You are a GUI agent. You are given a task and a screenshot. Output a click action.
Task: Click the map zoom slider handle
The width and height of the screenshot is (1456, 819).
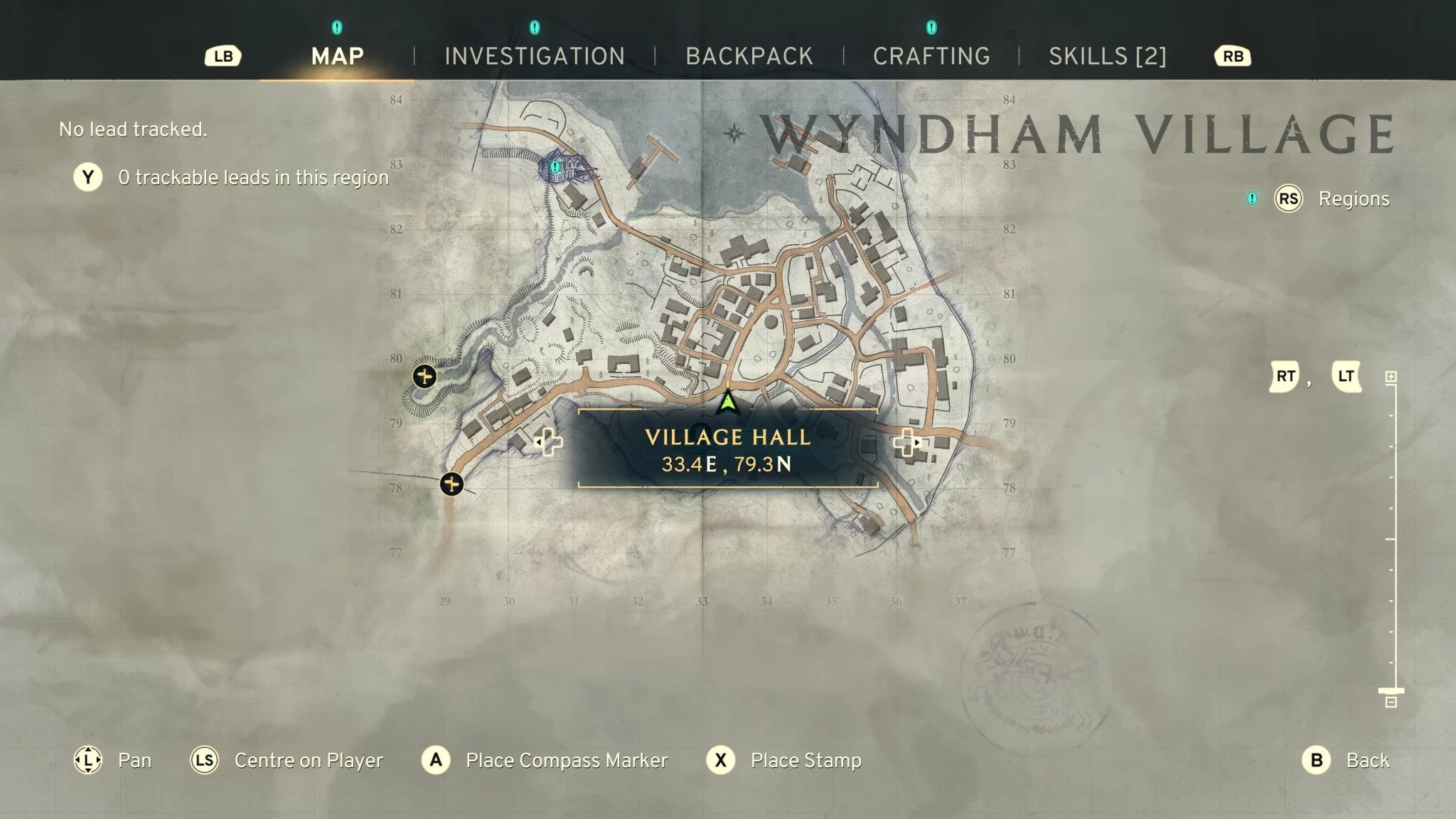click(1391, 690)
